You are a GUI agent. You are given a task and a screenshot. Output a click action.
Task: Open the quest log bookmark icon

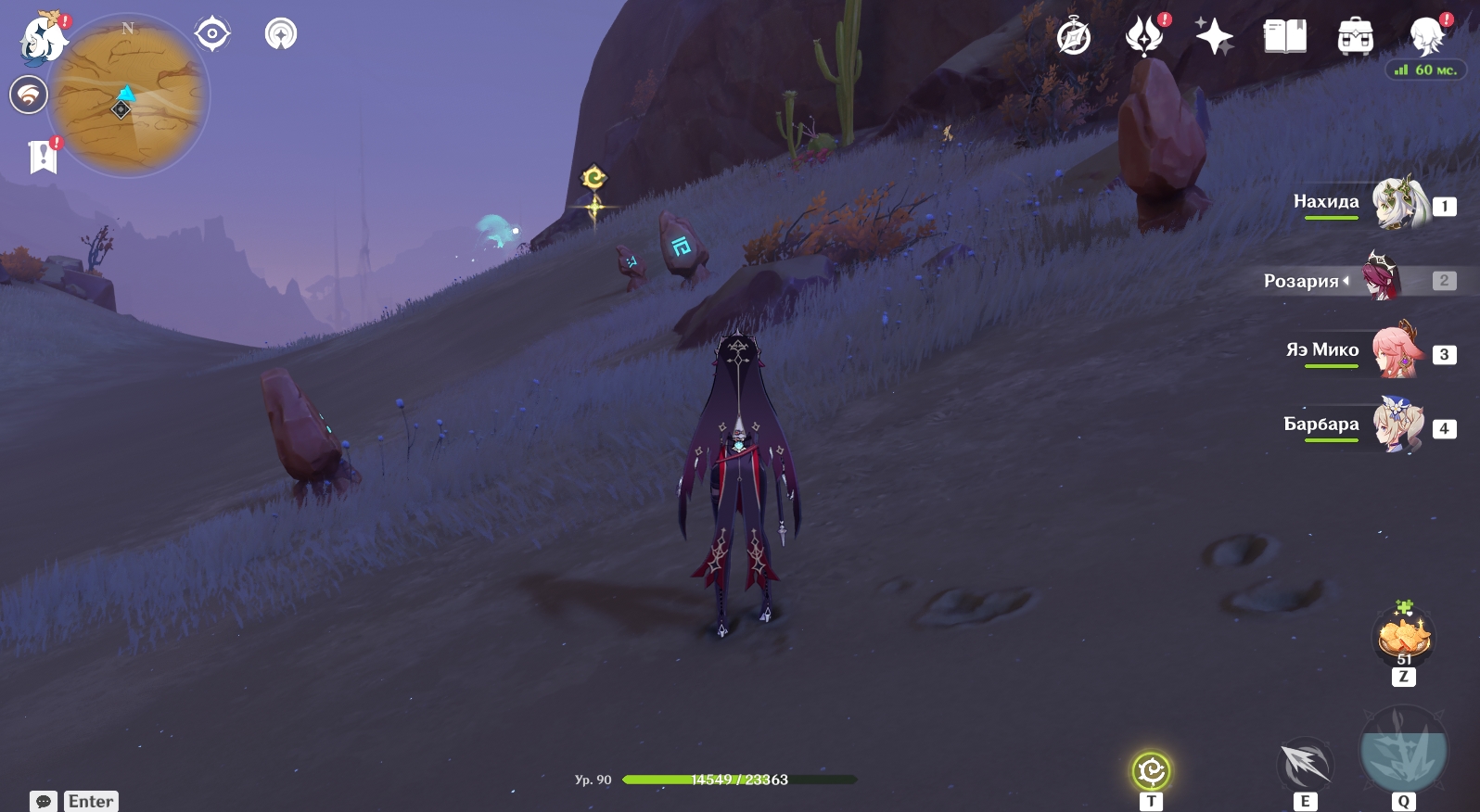tap(43, 157)
